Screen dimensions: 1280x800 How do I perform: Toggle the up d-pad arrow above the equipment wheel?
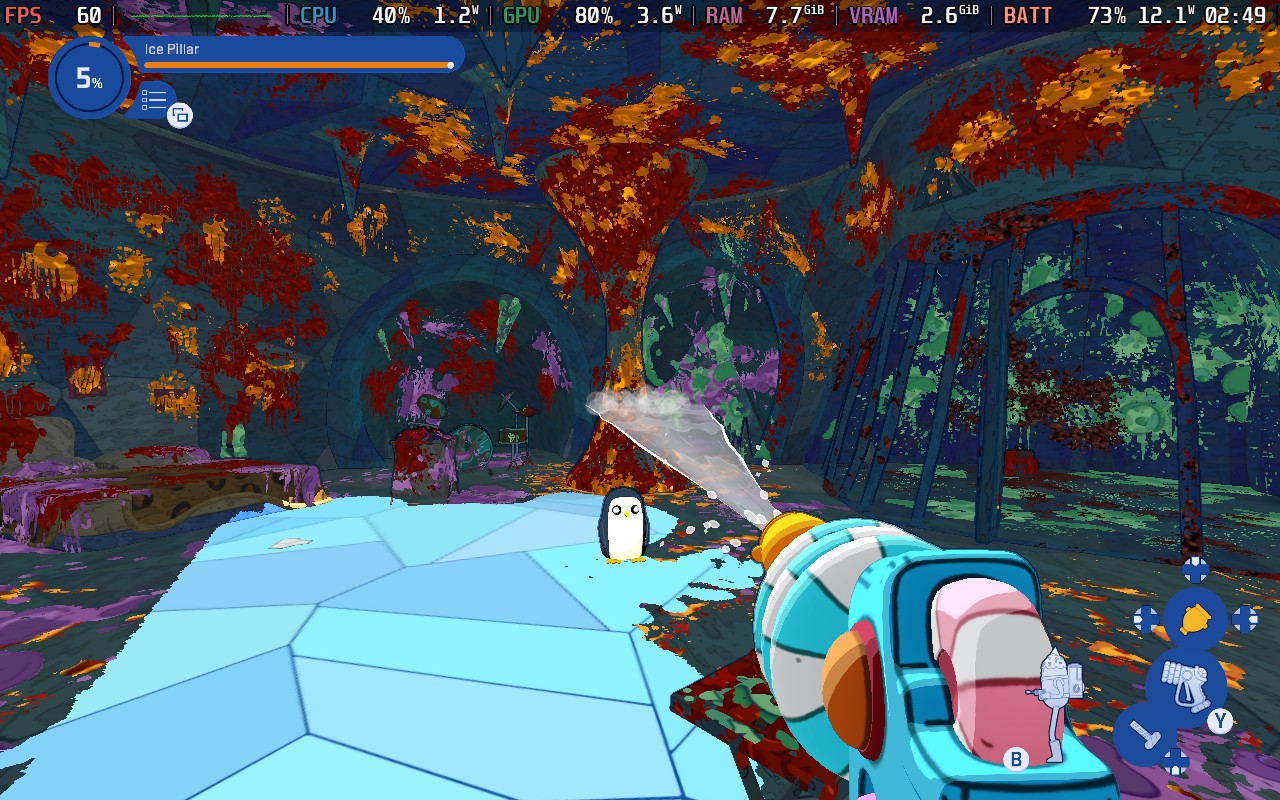[x=1195, y=570]
